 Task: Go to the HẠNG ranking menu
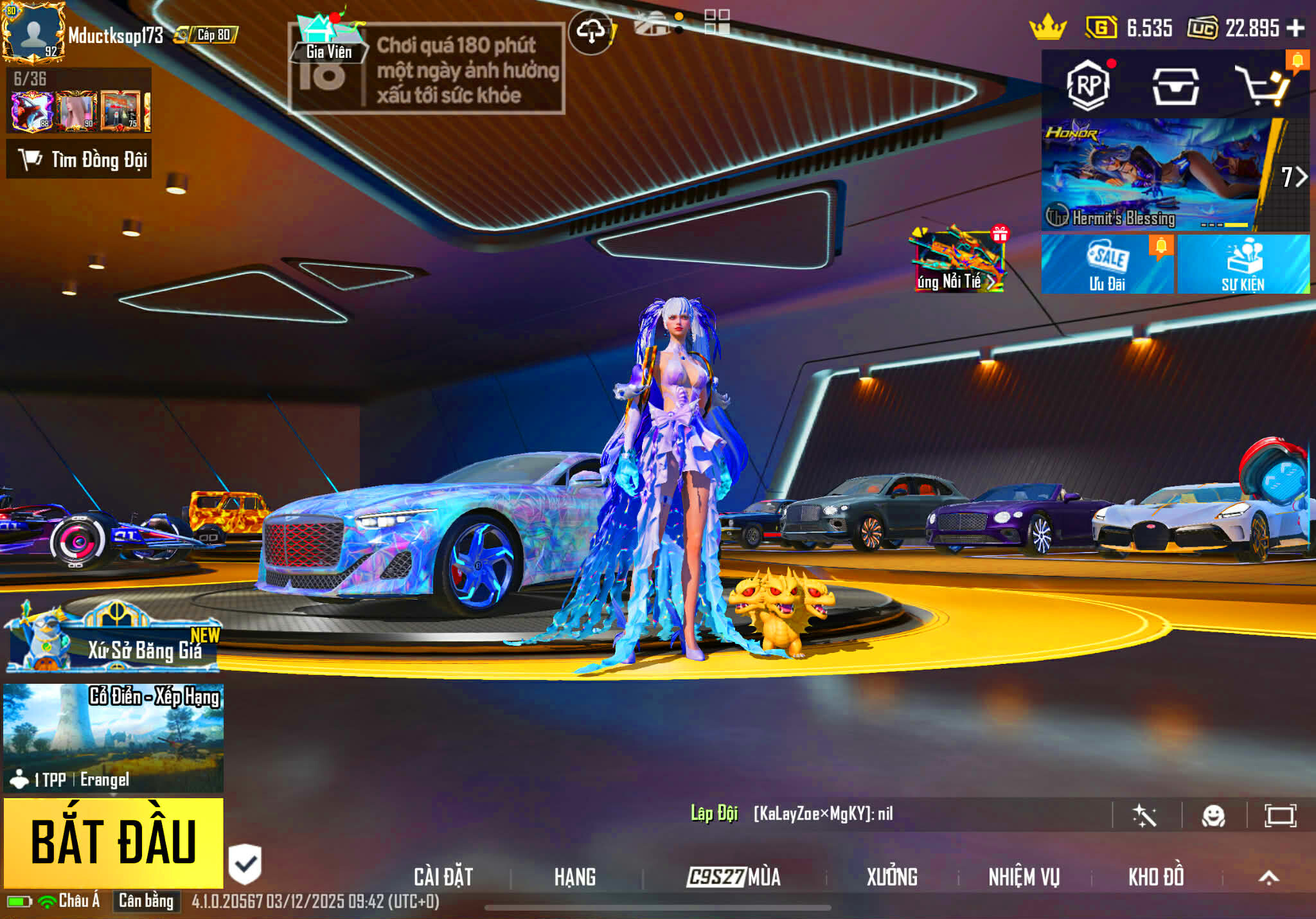tap(574, 877)
